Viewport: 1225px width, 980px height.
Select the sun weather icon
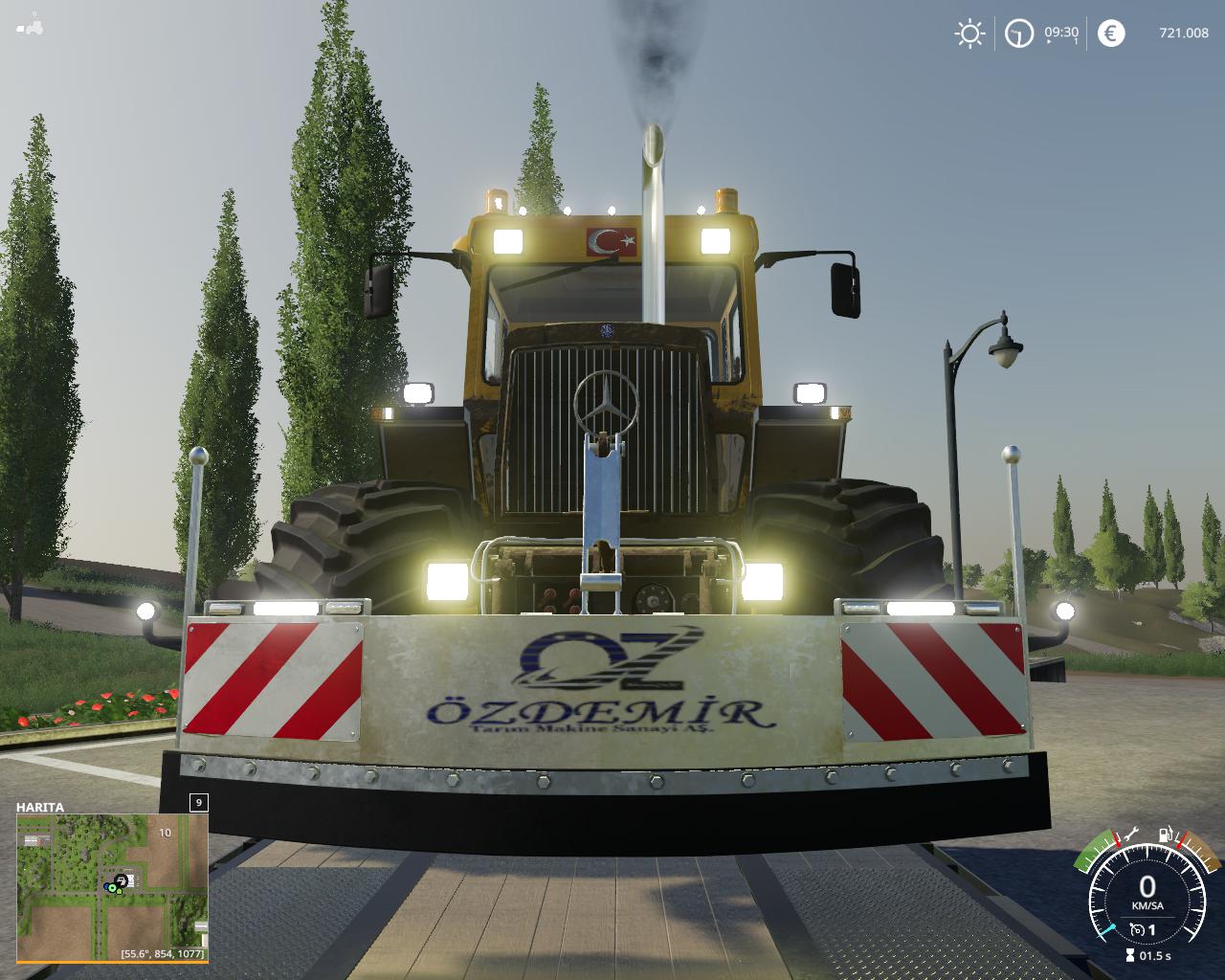pos(969,34)
